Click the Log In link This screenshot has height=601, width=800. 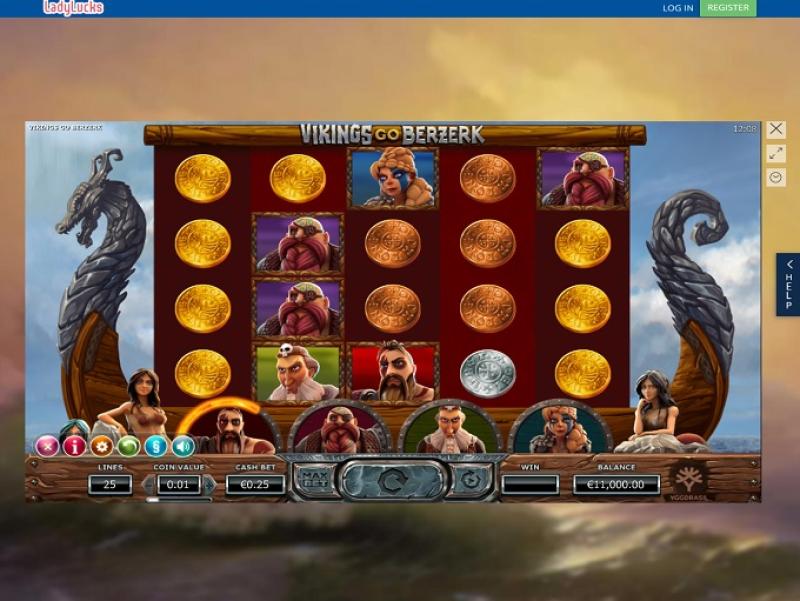pos(677,8)
